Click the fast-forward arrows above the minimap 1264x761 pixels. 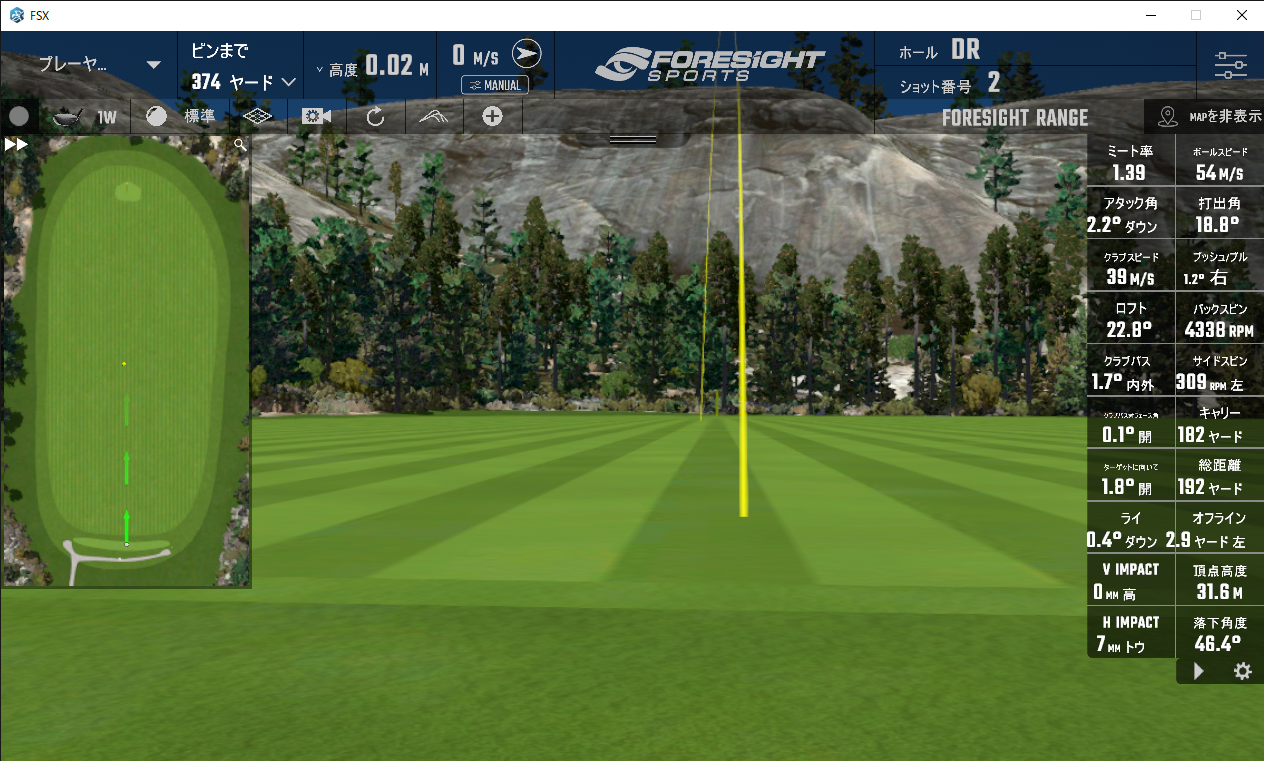coord(16,144)
